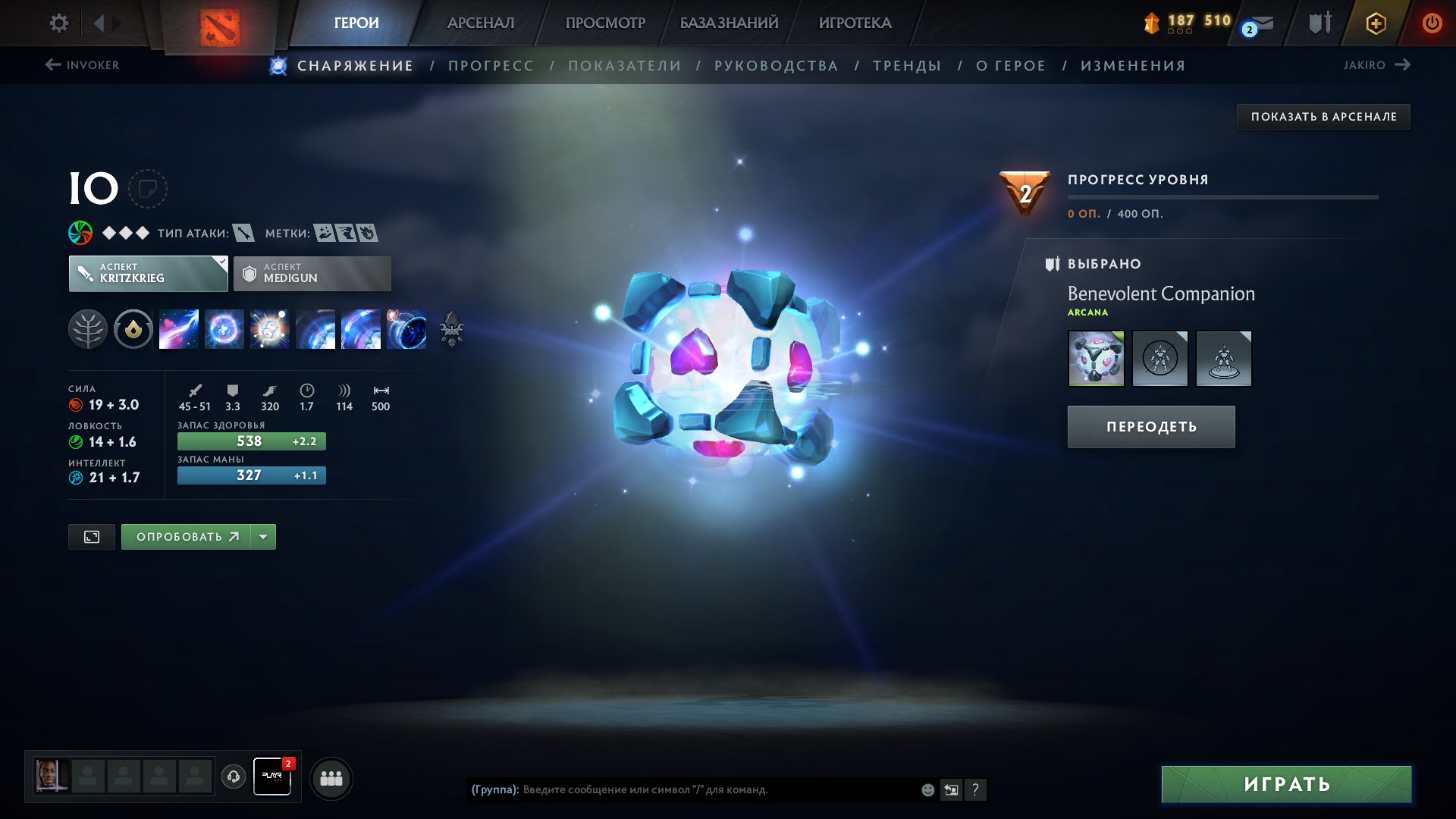Switch to the MEDIGUN aspect
Viewport: 1456px width, 819px height.
click(311, 273)
